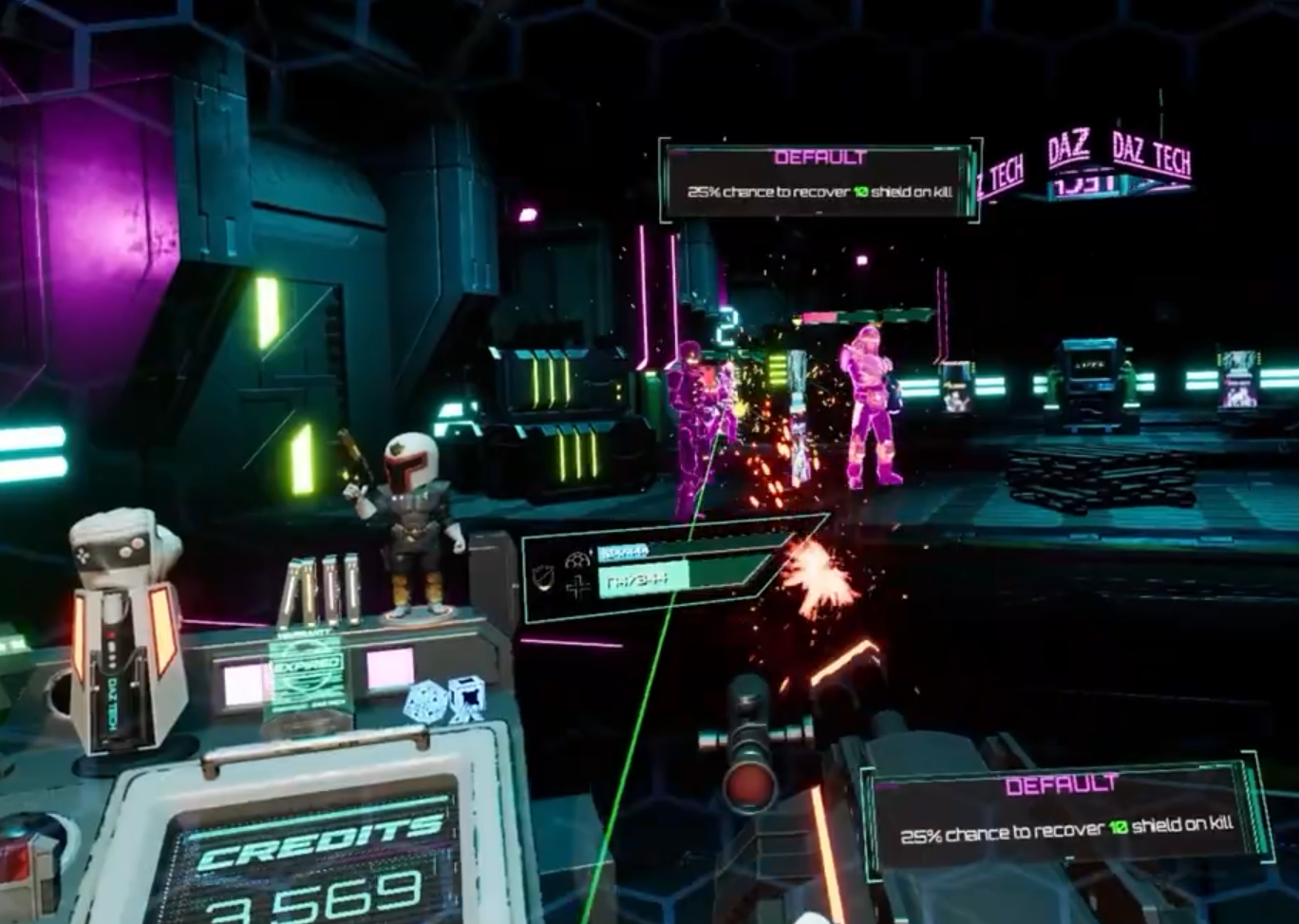Screen dimensions: 1299x924
Task: Click the health cross icon on the status panel
Action: (x=580, y=586)
